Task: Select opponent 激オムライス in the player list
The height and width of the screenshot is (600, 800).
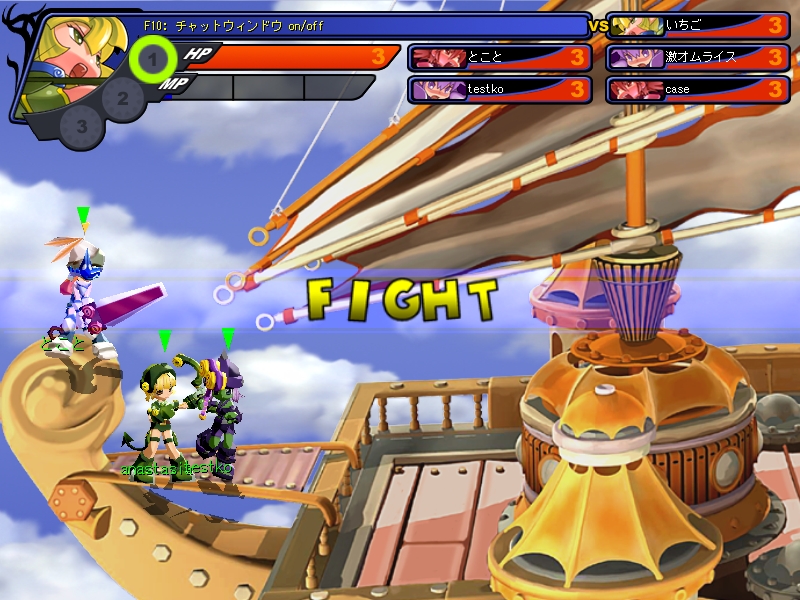Action: click(698, 58)
